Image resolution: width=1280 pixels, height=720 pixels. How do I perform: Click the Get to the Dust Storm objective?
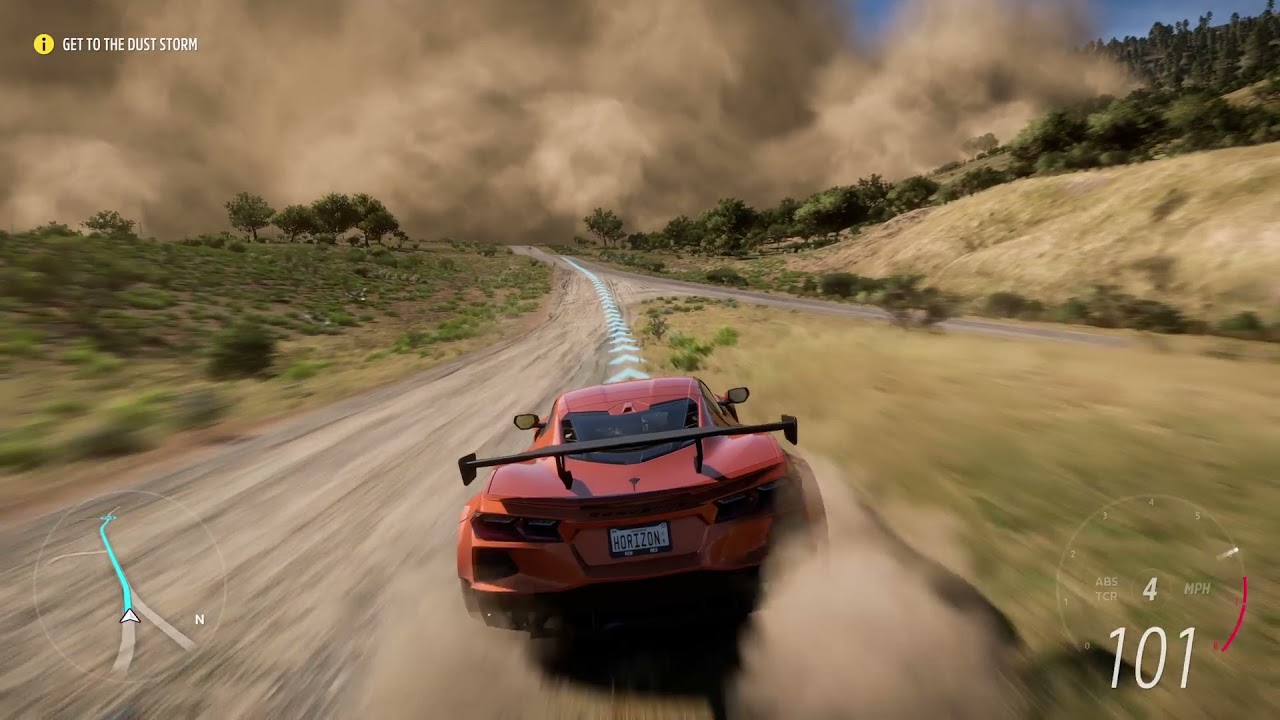[x=129, y=45]
